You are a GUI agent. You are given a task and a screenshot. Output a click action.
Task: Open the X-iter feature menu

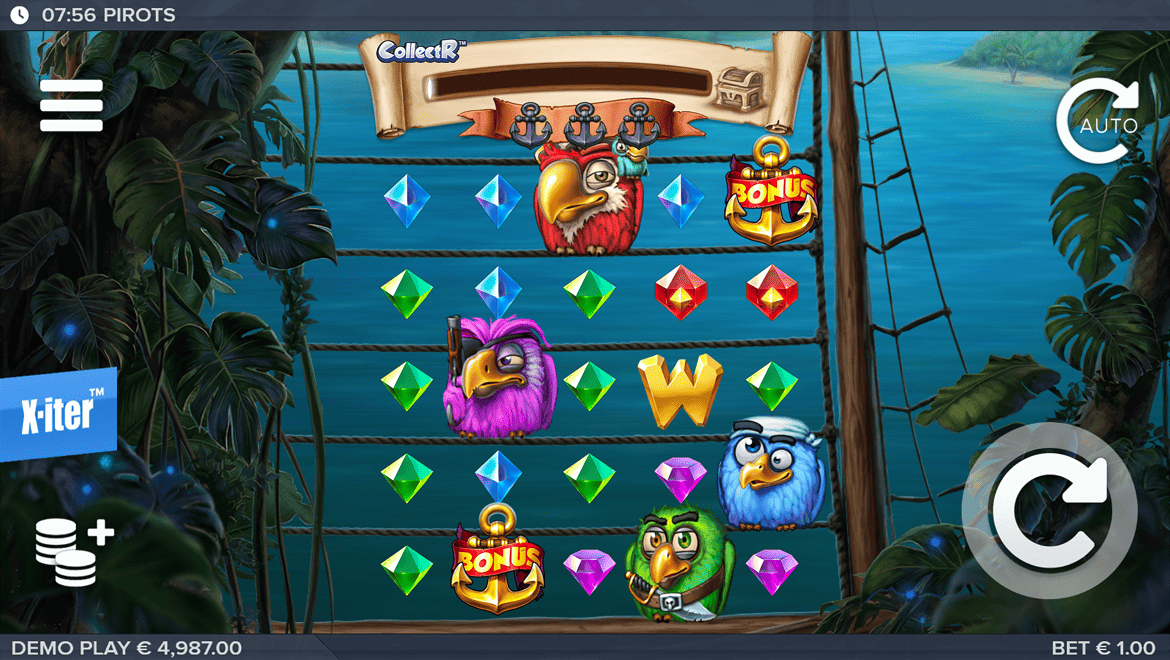[58, 414]
